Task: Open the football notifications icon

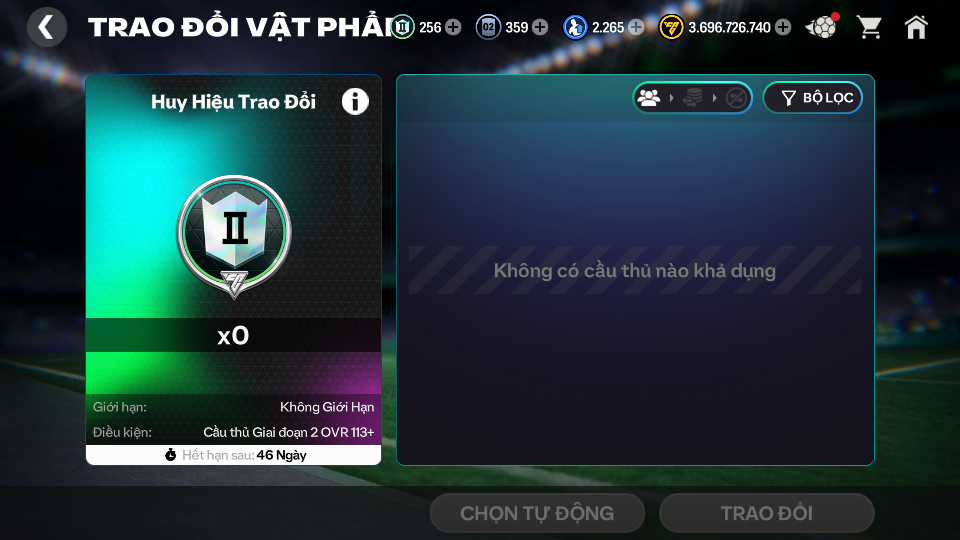Action: [x=822, y=27]
